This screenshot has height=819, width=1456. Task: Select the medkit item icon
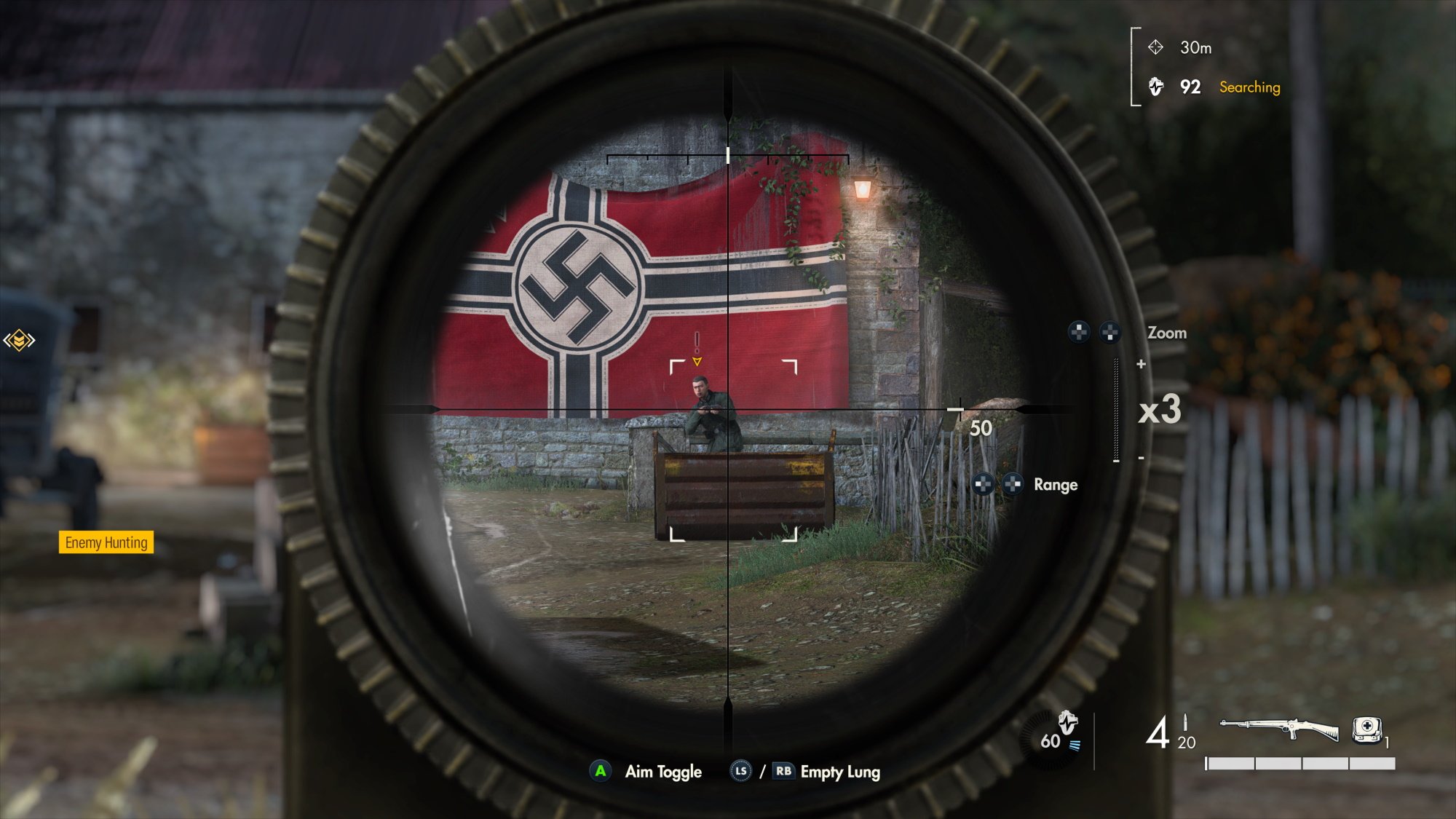pos(1366,729)
